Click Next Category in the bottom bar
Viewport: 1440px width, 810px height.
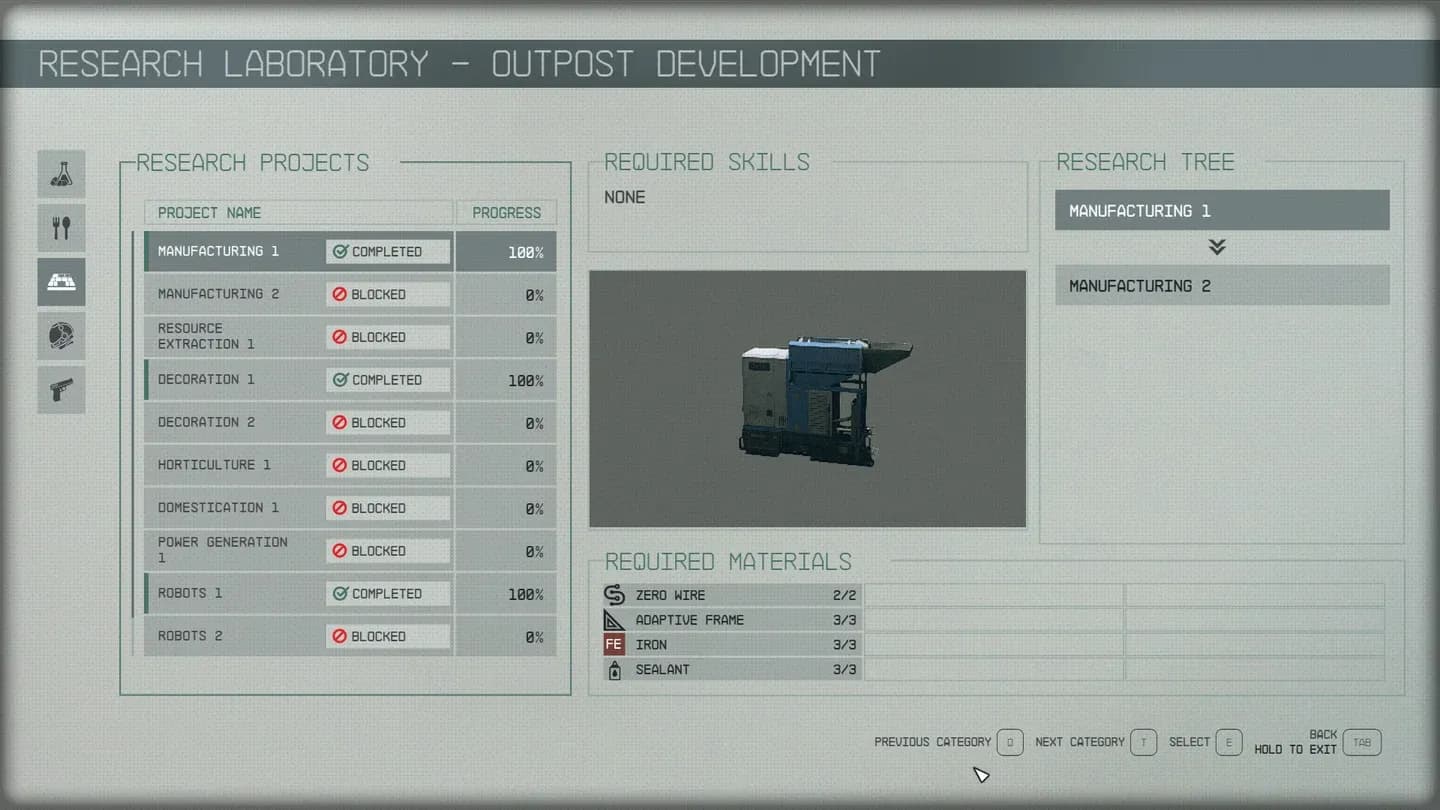(x=1080, y=742)
